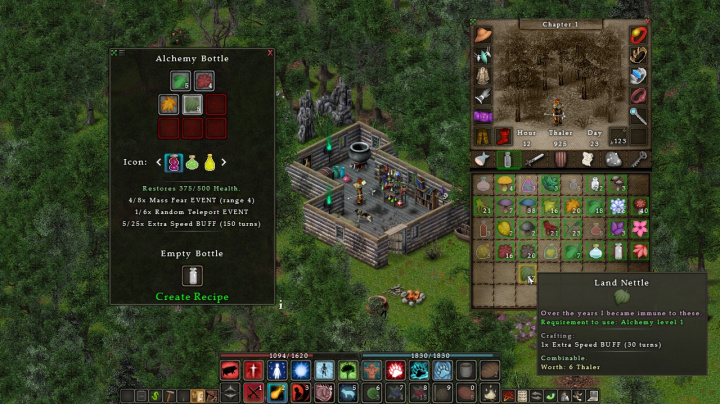The image size is (720, 404).
Task: Use the red boar ability
Action: [x=230, y=370]
